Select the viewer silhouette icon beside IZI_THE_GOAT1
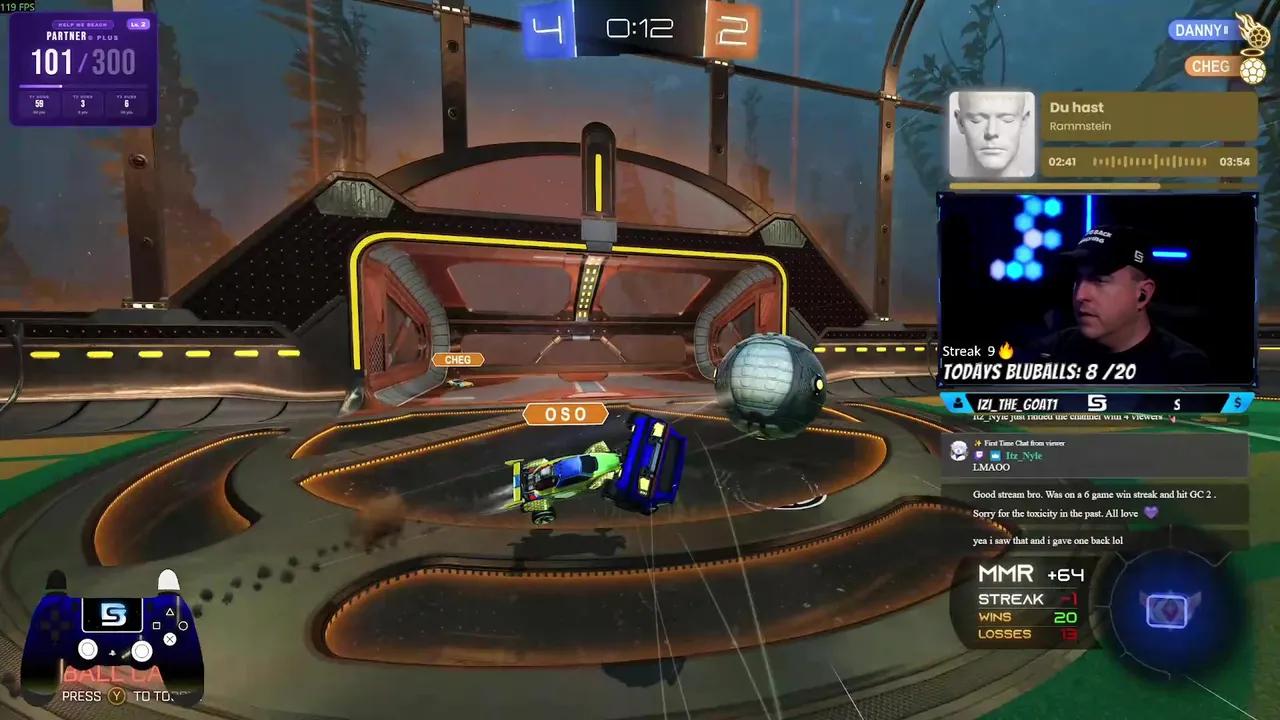The image size is (1280, 720). [x=956, y=403]
